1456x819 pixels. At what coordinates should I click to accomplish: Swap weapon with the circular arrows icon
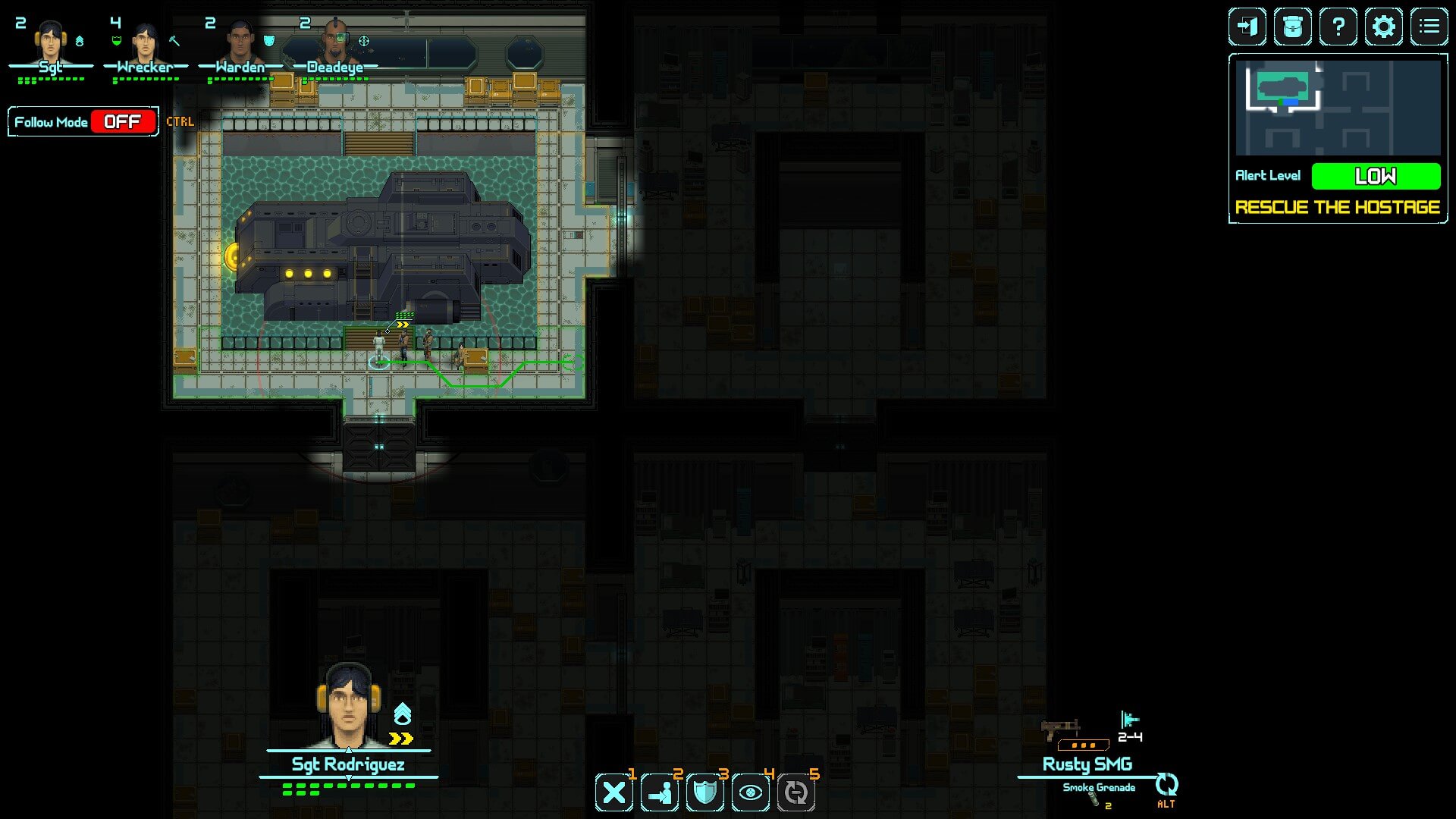[1166, 784]
